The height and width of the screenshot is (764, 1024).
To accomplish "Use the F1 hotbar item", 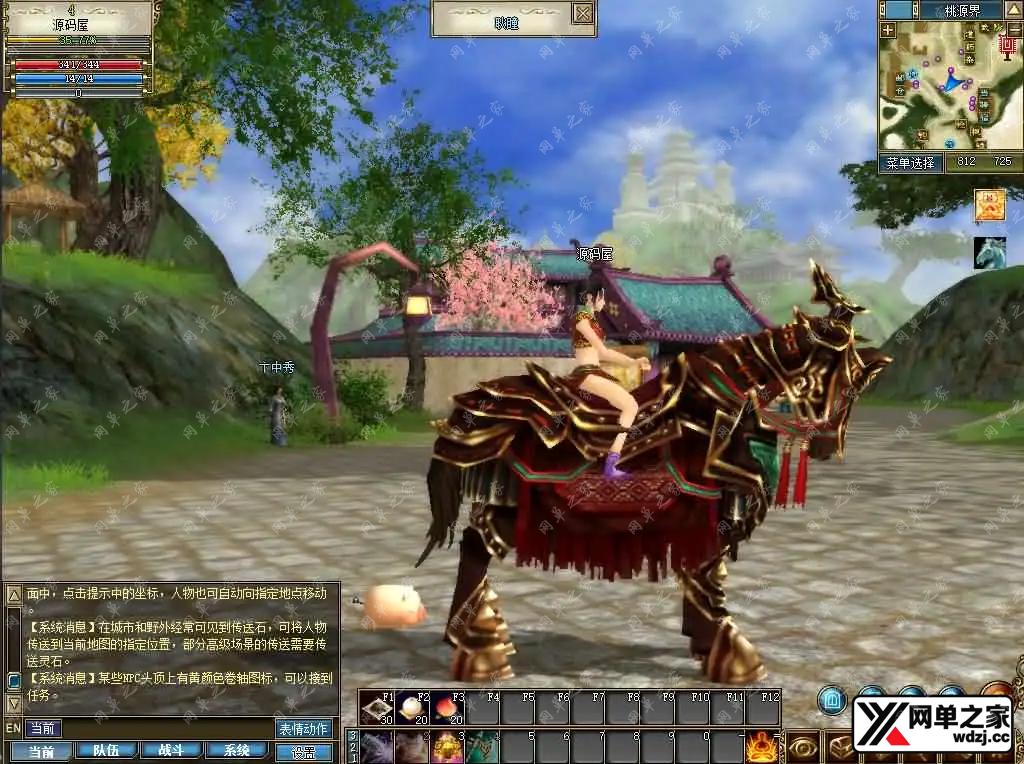I will click(x=377, y=708).
